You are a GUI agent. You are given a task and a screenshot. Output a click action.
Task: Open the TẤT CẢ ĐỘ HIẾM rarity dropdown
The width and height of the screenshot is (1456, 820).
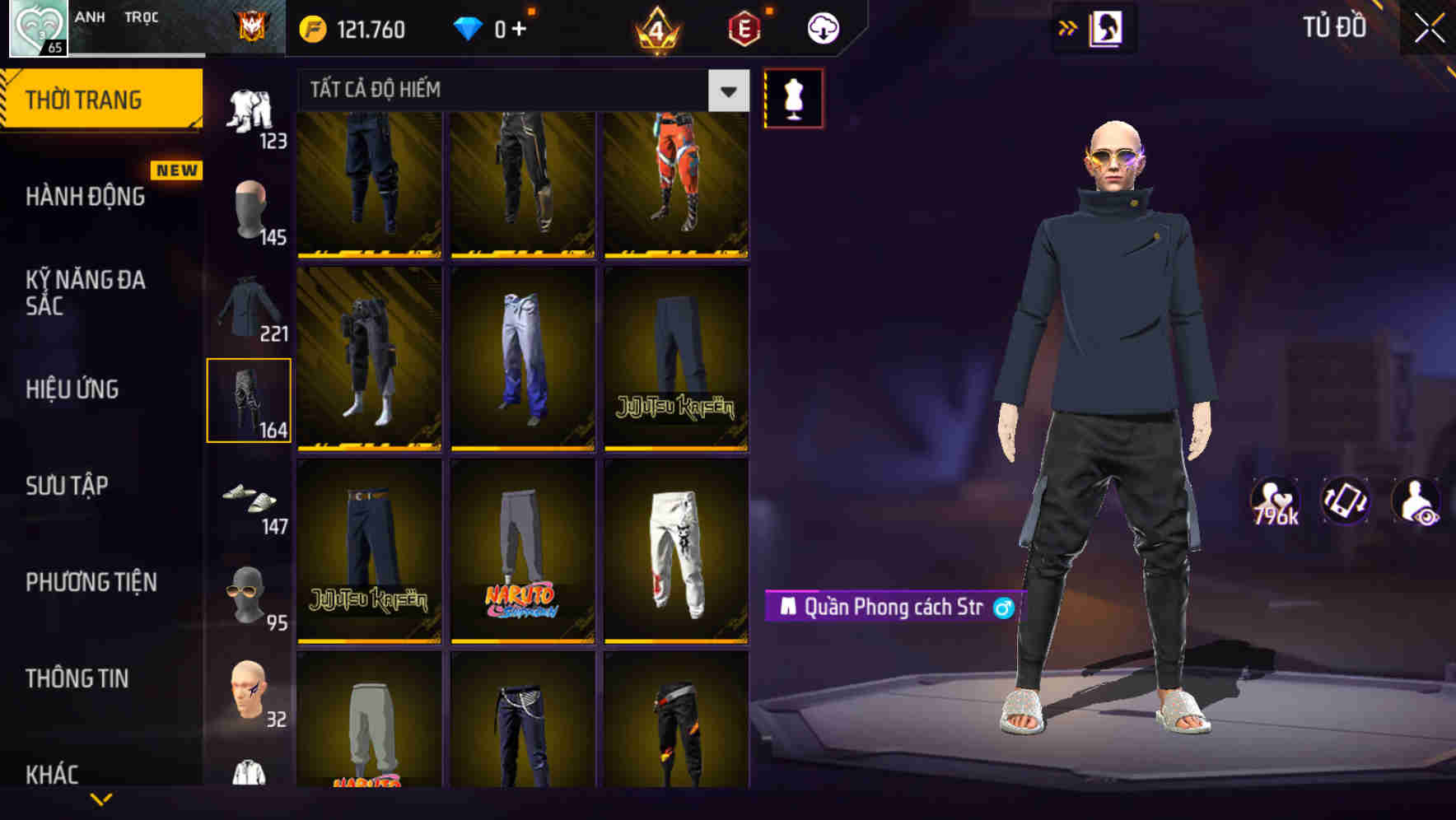(x=511, y=91)
